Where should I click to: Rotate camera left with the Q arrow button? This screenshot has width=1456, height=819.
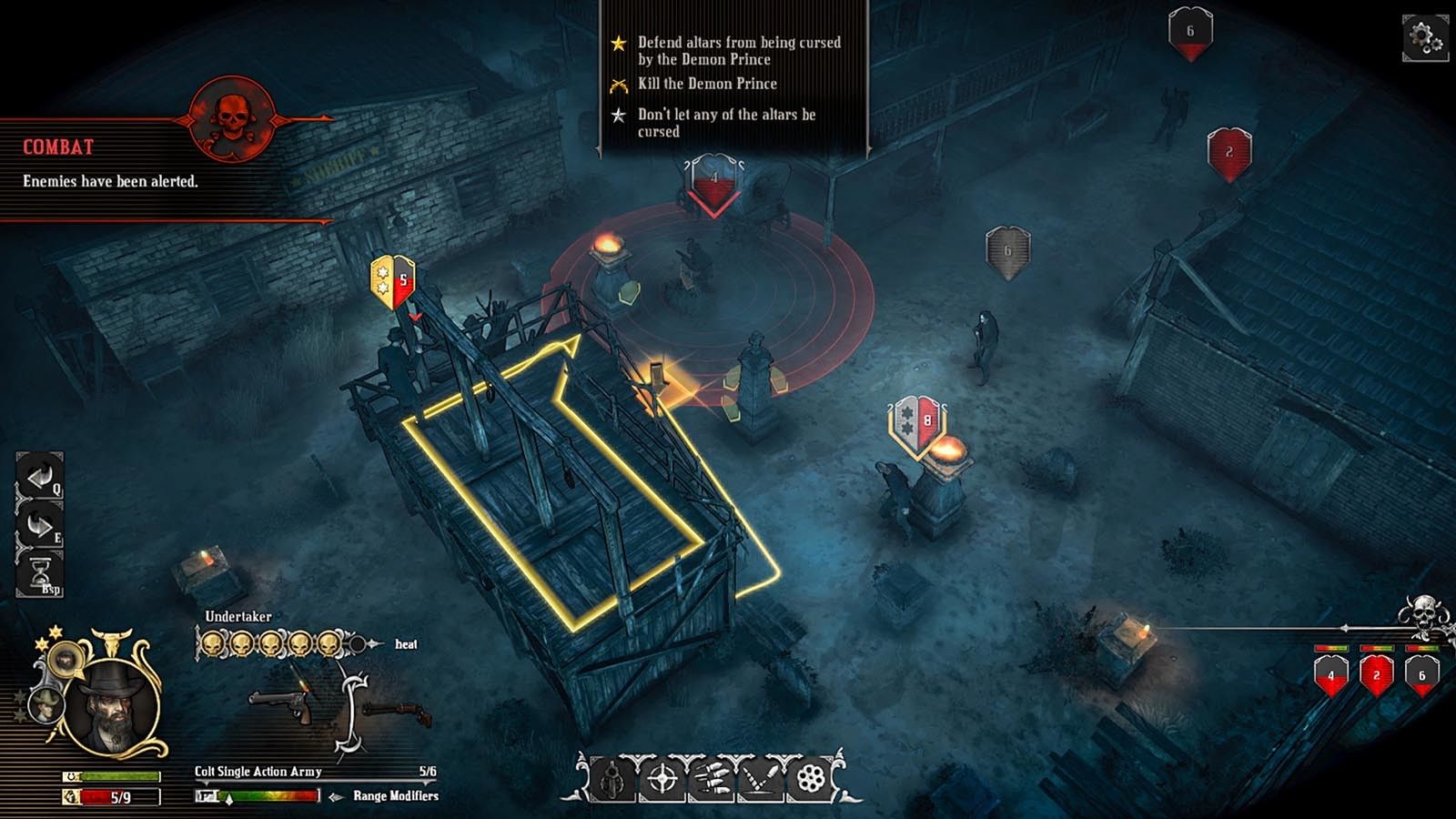tap(39, 475)
